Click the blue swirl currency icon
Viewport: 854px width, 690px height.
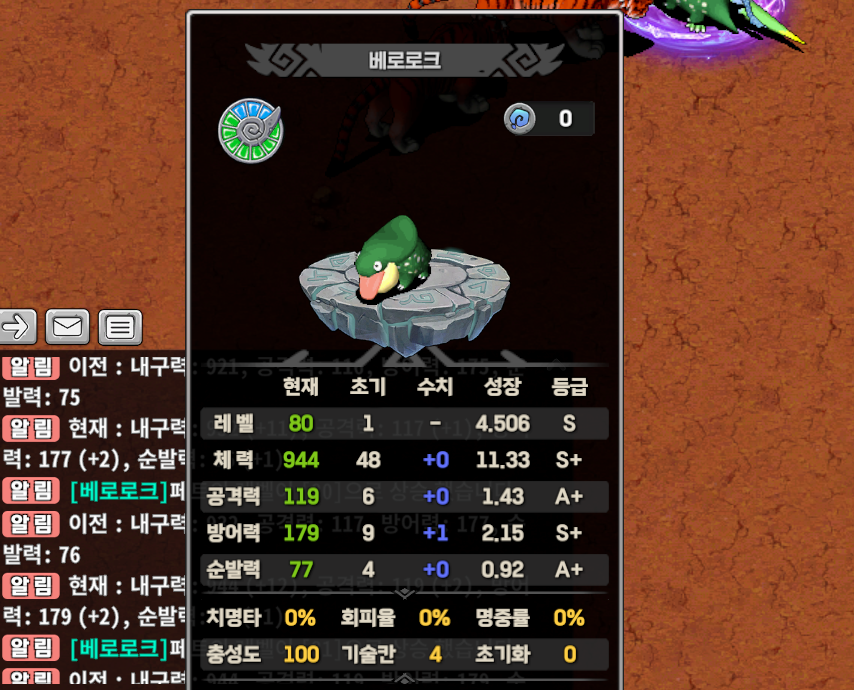[x=520, y=119]
